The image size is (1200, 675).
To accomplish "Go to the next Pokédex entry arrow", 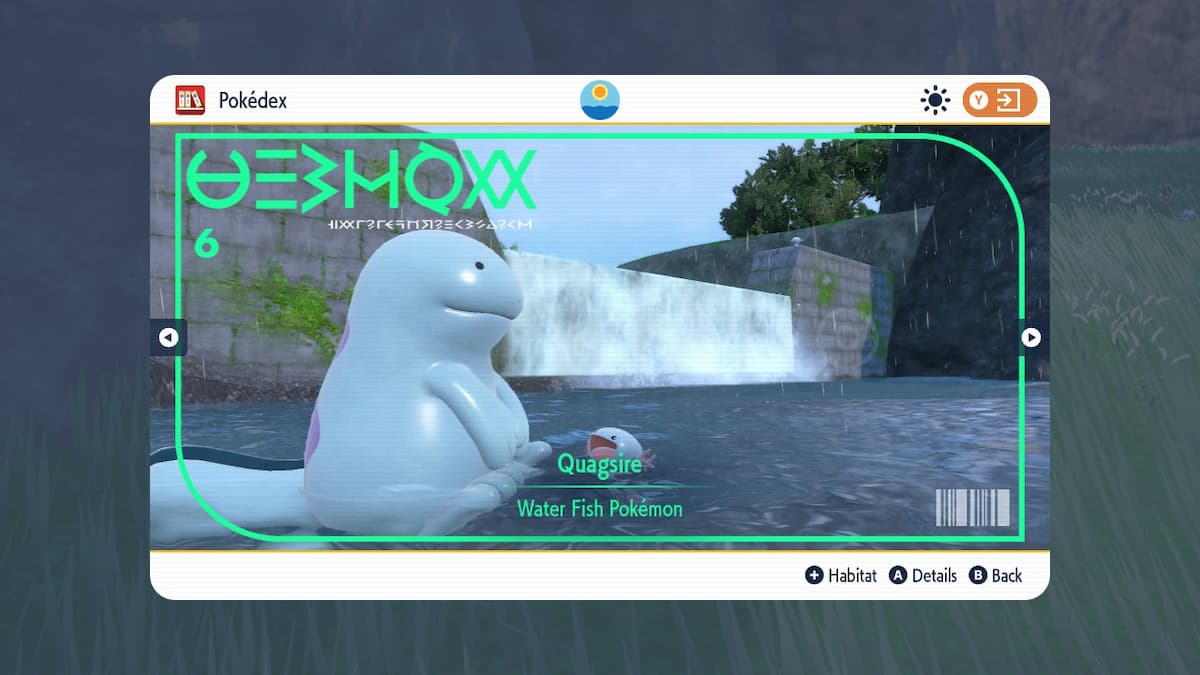I will (x=1031, y=338).
